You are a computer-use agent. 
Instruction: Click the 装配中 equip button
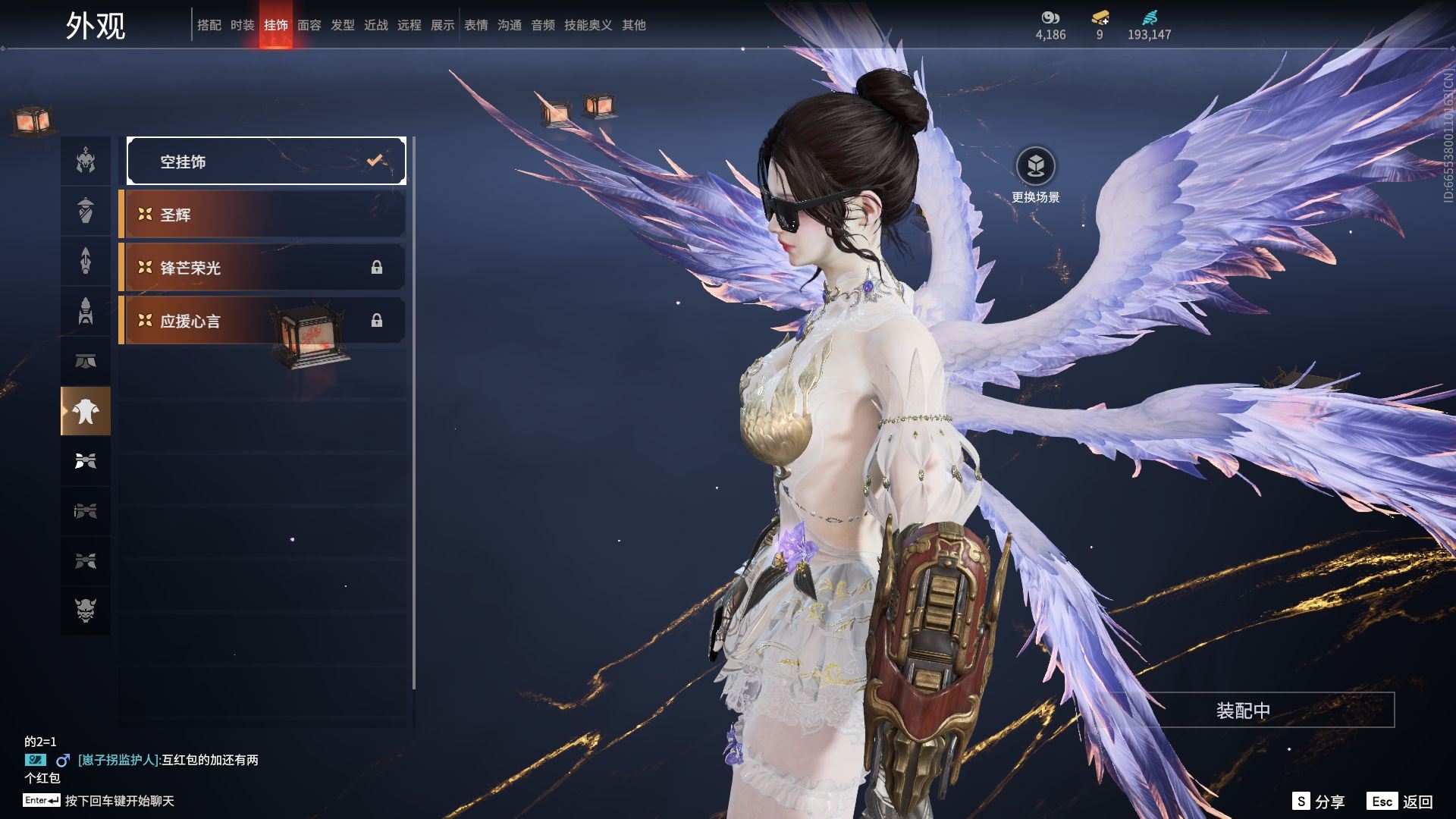click(1243, 711)
